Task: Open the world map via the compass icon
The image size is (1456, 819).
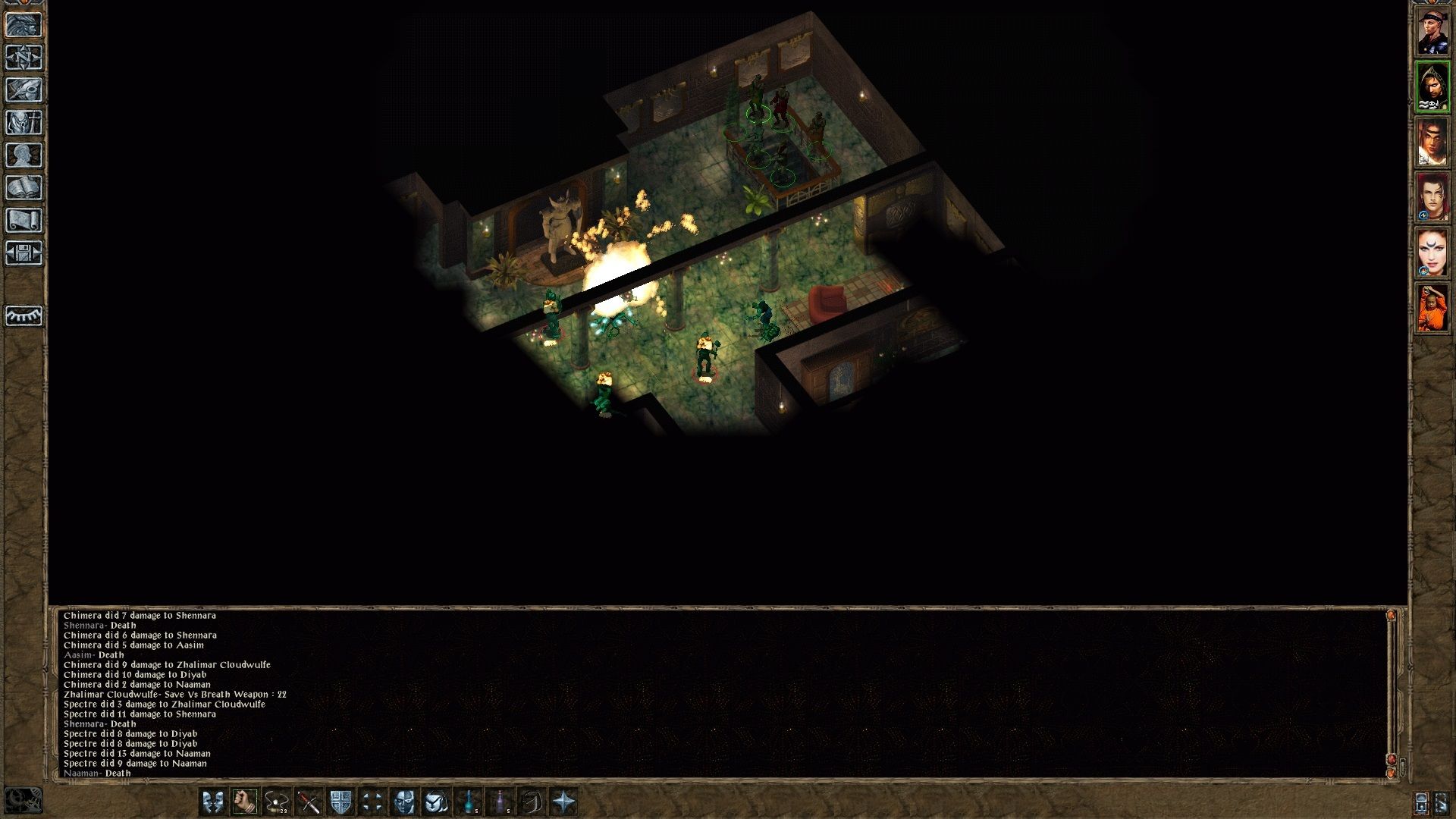Action: tap(23, 57)
